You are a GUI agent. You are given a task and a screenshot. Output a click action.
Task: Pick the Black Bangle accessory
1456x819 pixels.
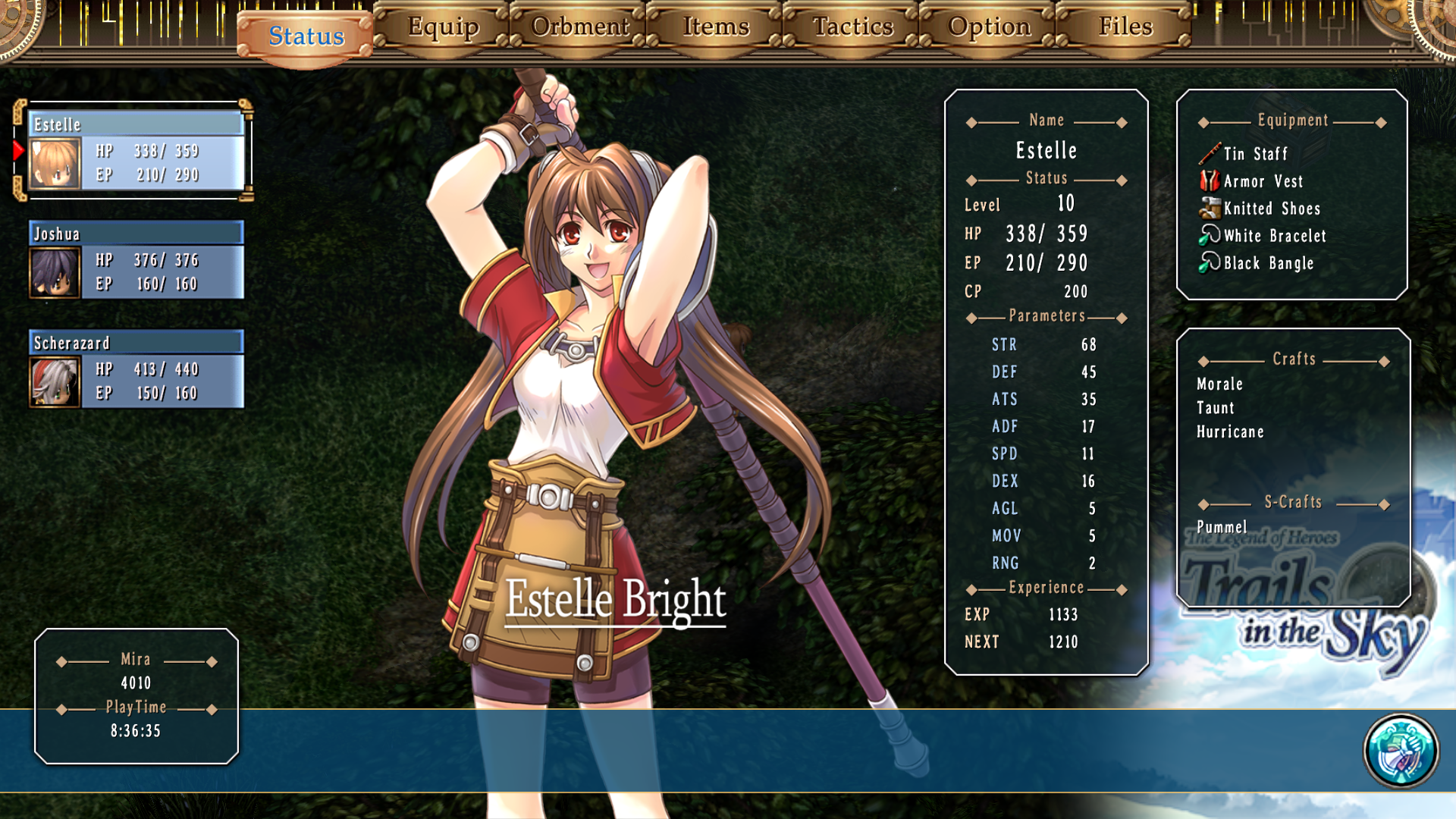[1268, 263]
